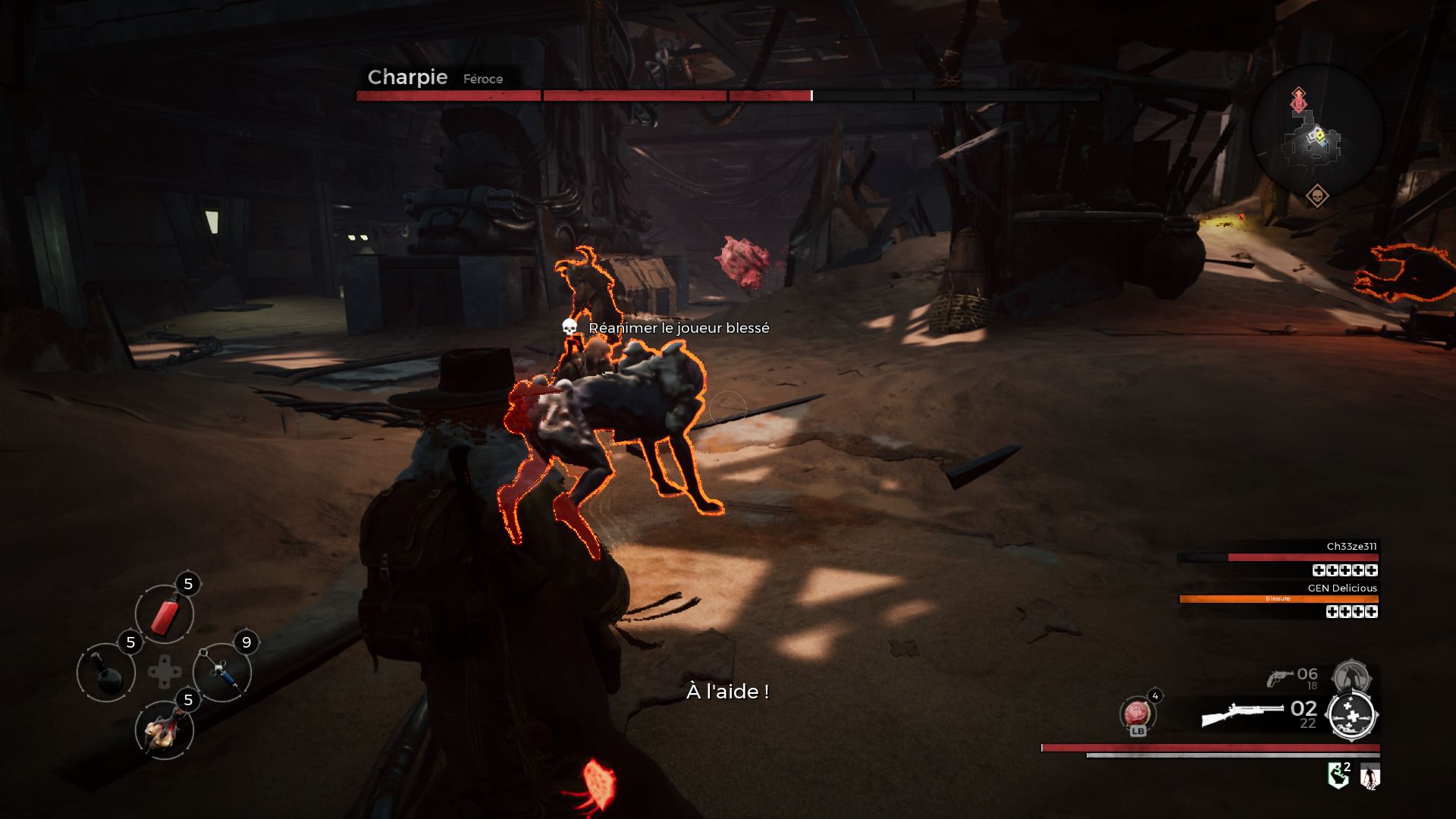Inspect the green fist buff status icon
Image resolution: width=1456 pixels, height=819 pixels.
(x=1338, y=776)
